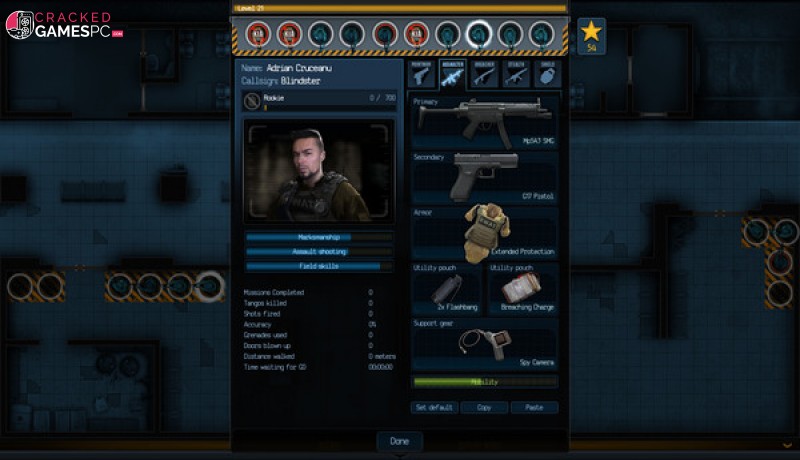The width and height of the screenshot is (800, 460).
Task: Open the gold star points button
Action: click(591, 35)
